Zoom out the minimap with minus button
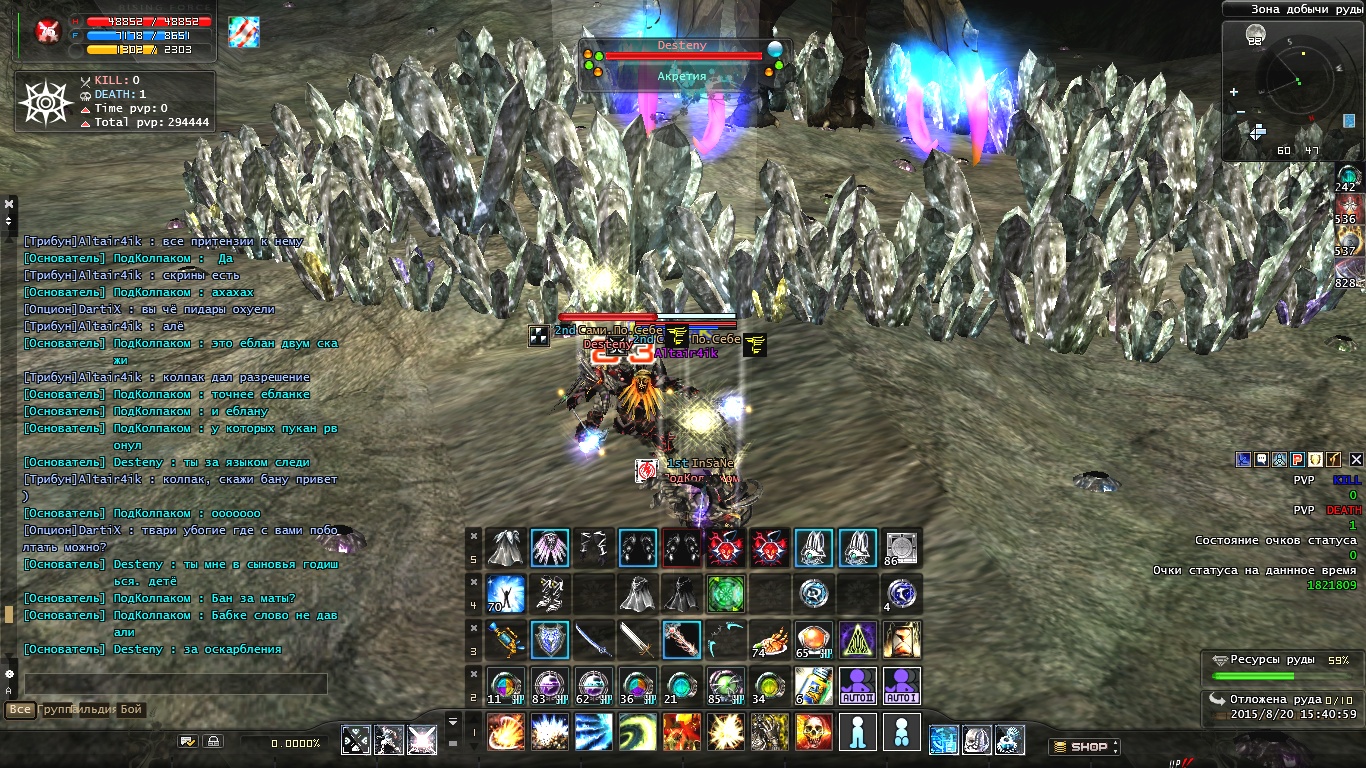Viewport: 1366px width, 768px height. coord(1240,111)
